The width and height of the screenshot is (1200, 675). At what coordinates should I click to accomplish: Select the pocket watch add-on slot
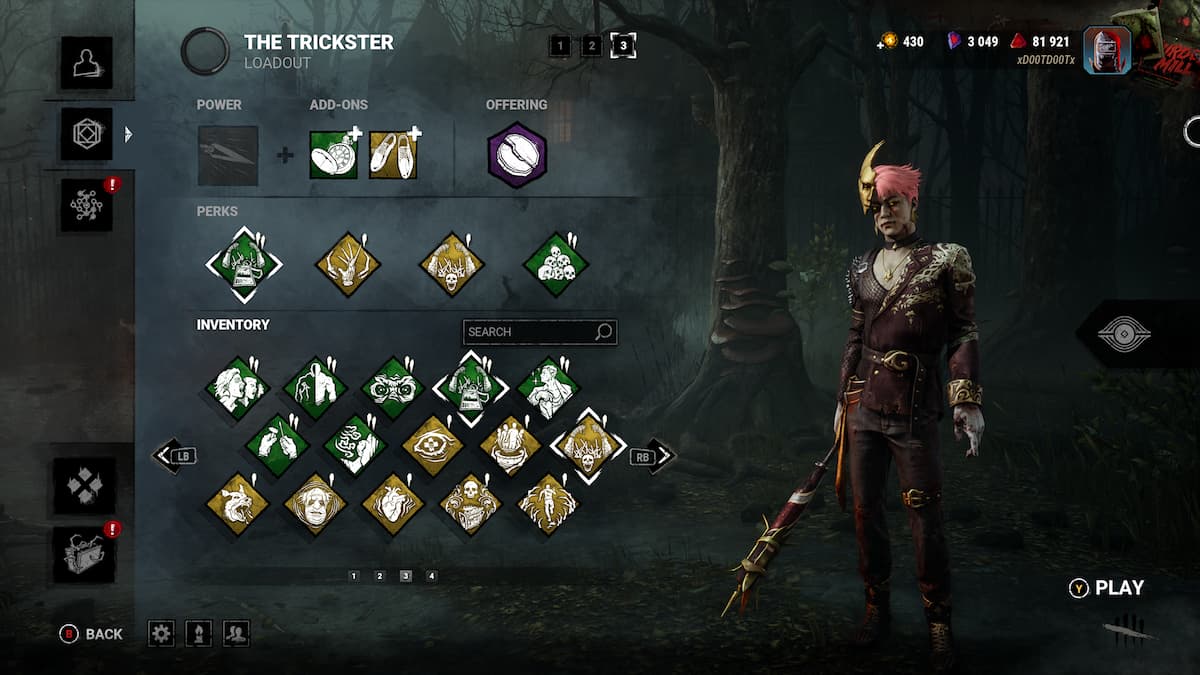(x=333, y=155)
